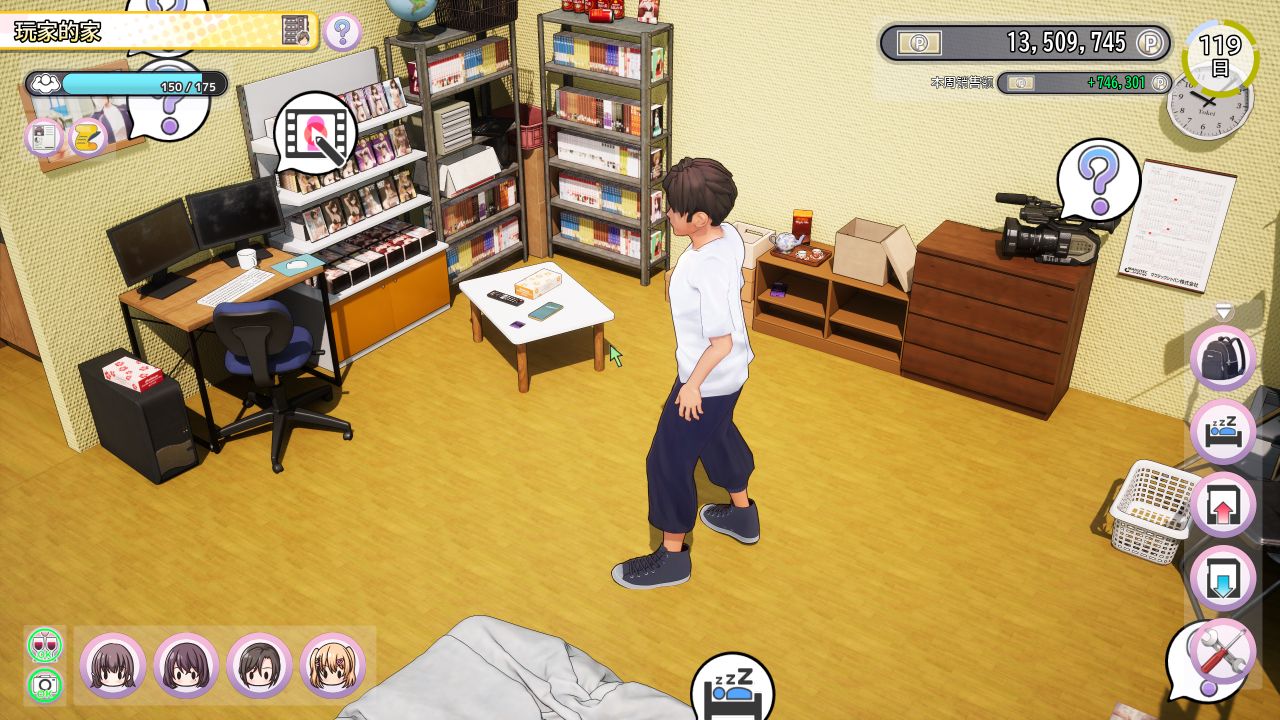Open the help button beside the location banner
1280x720 pixels.
[342, 32]
